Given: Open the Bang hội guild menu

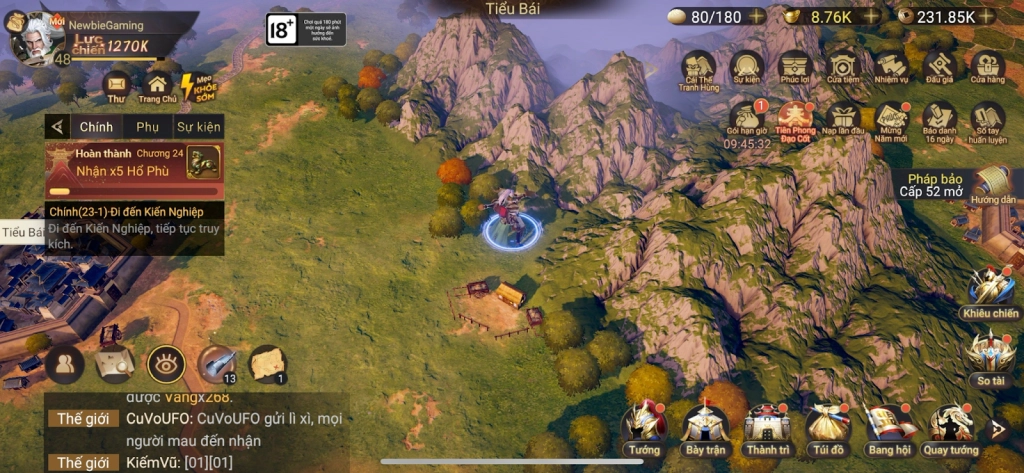Looking at the screenshot, I should 889,426.
